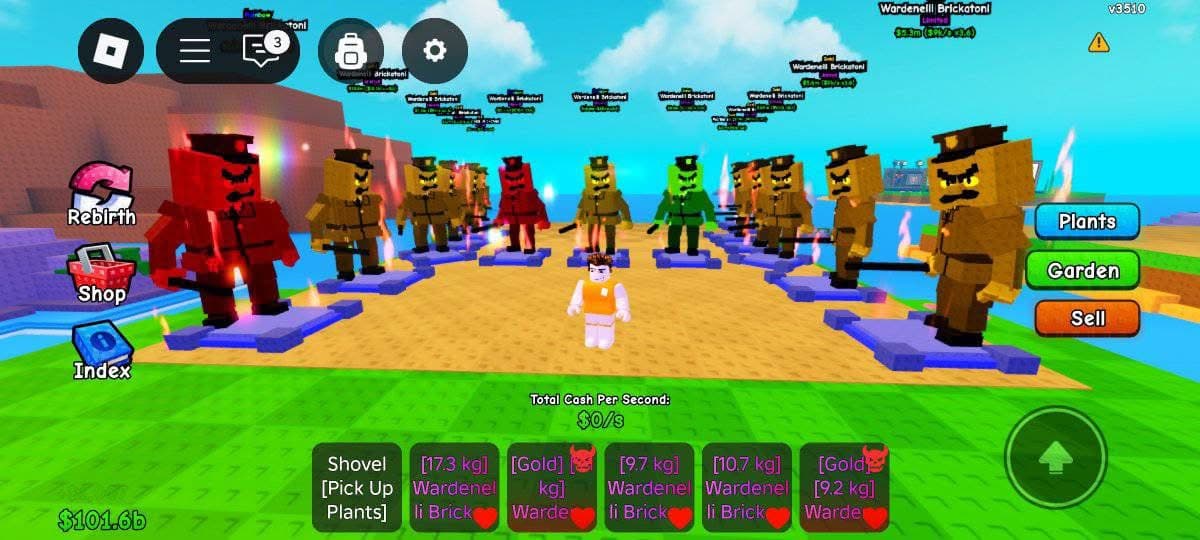Select the Gold 9.2 kg Wardenelli slot

(x=844, y=488)
